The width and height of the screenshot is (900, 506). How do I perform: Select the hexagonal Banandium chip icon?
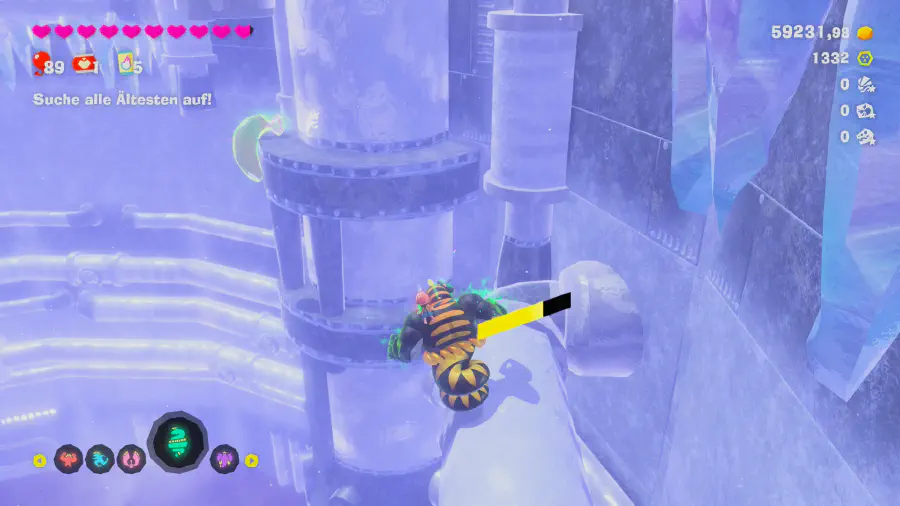(x=866, y=58)
